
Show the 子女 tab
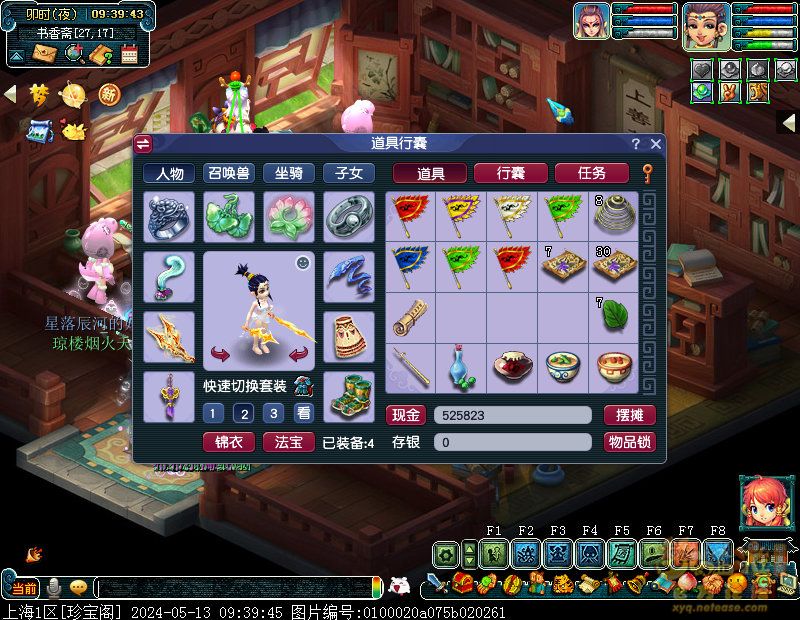(x=348, y=173)
